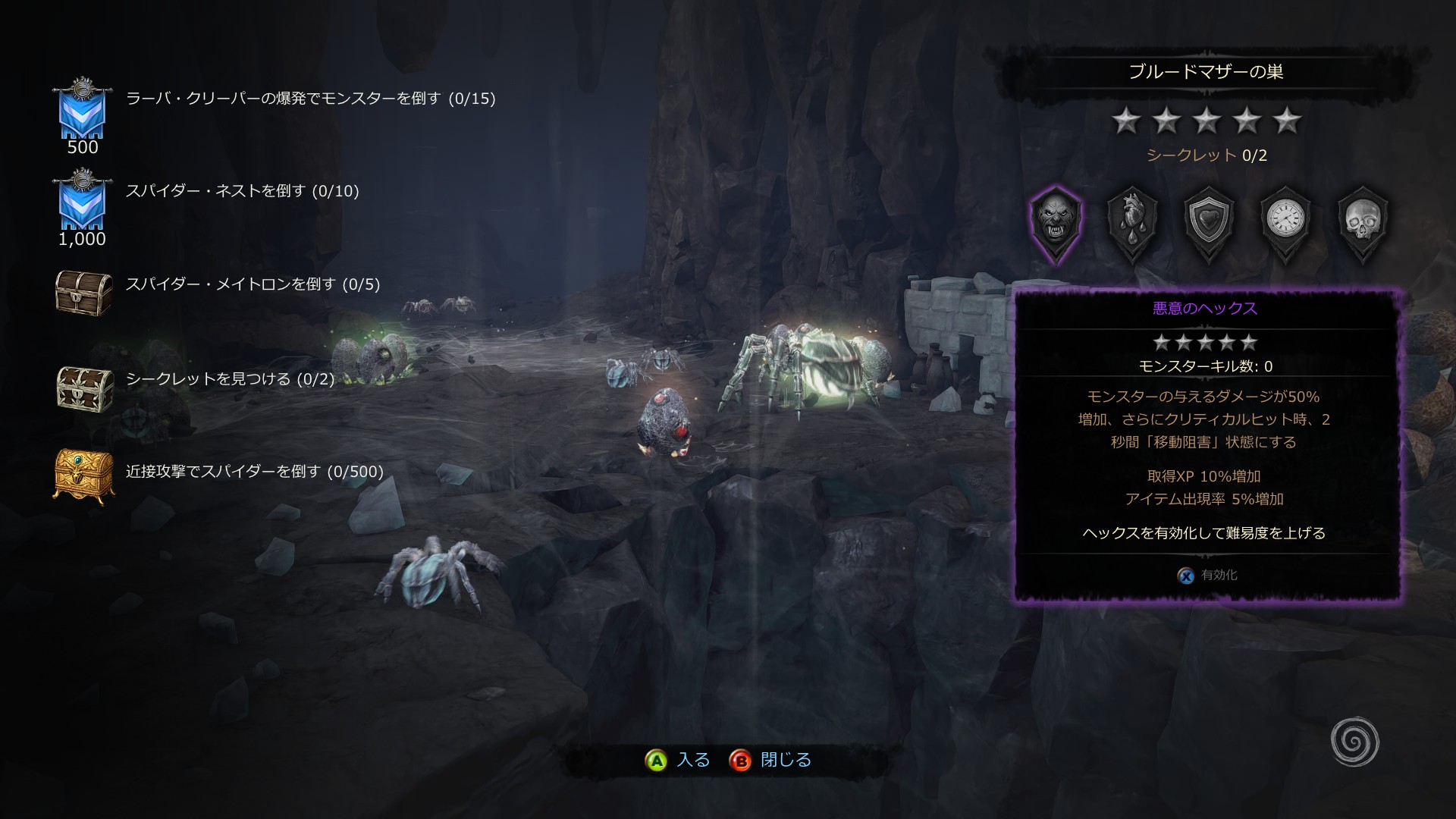The width and height of the screenshot is (1456, 819).
Task: Choose the bleeding heart hex emblem
Action: pyautogui.click(x=1132, y=221)
